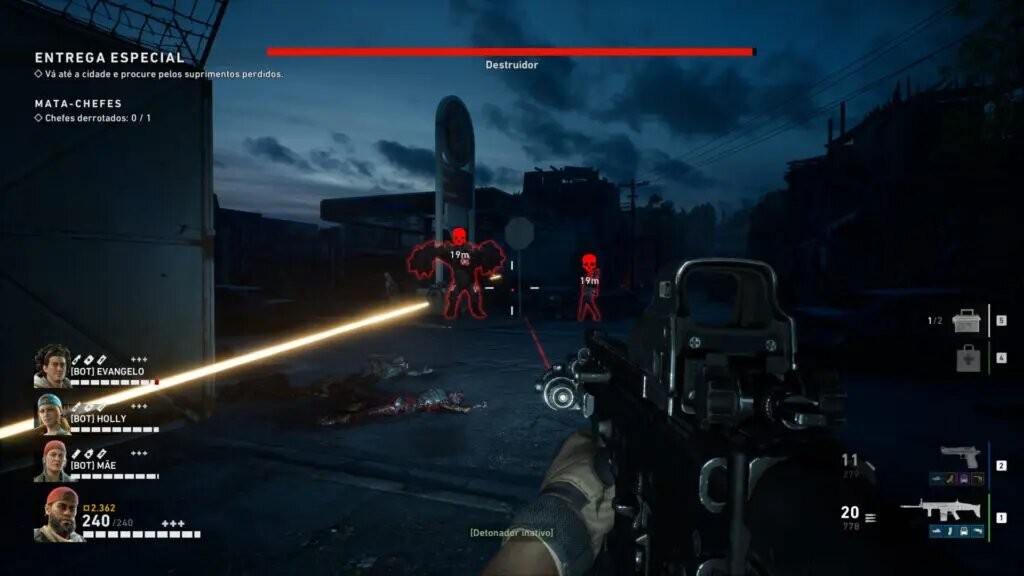Switch to the pistol sidearm slot
Image resolution: width=1024 pixels, height=576 pixels.
pos(960,456)
